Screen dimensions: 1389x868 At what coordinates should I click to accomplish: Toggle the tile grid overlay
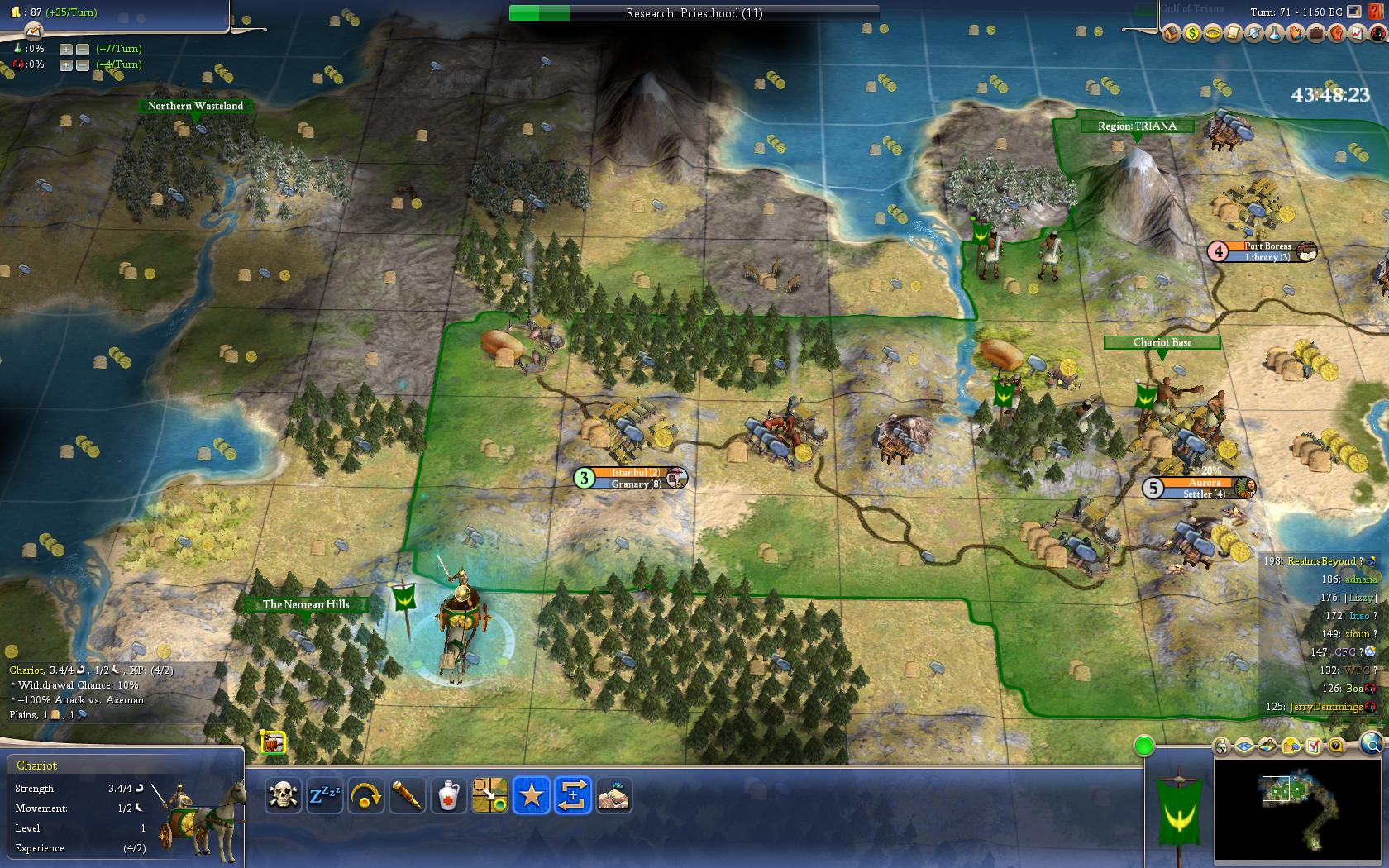coord(1245,746)
